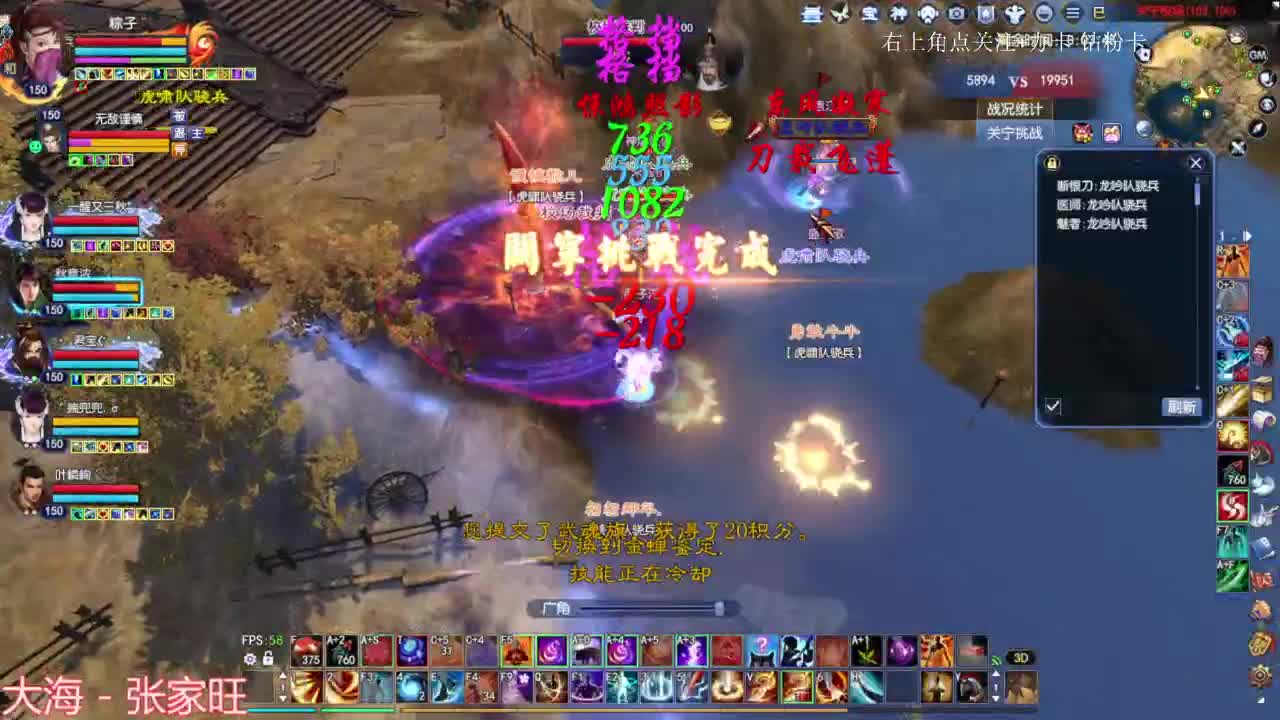Click the butterfly icon in the top toolbar
Image resolution: width=1280 pixels, height=720 pixels.
841,14
